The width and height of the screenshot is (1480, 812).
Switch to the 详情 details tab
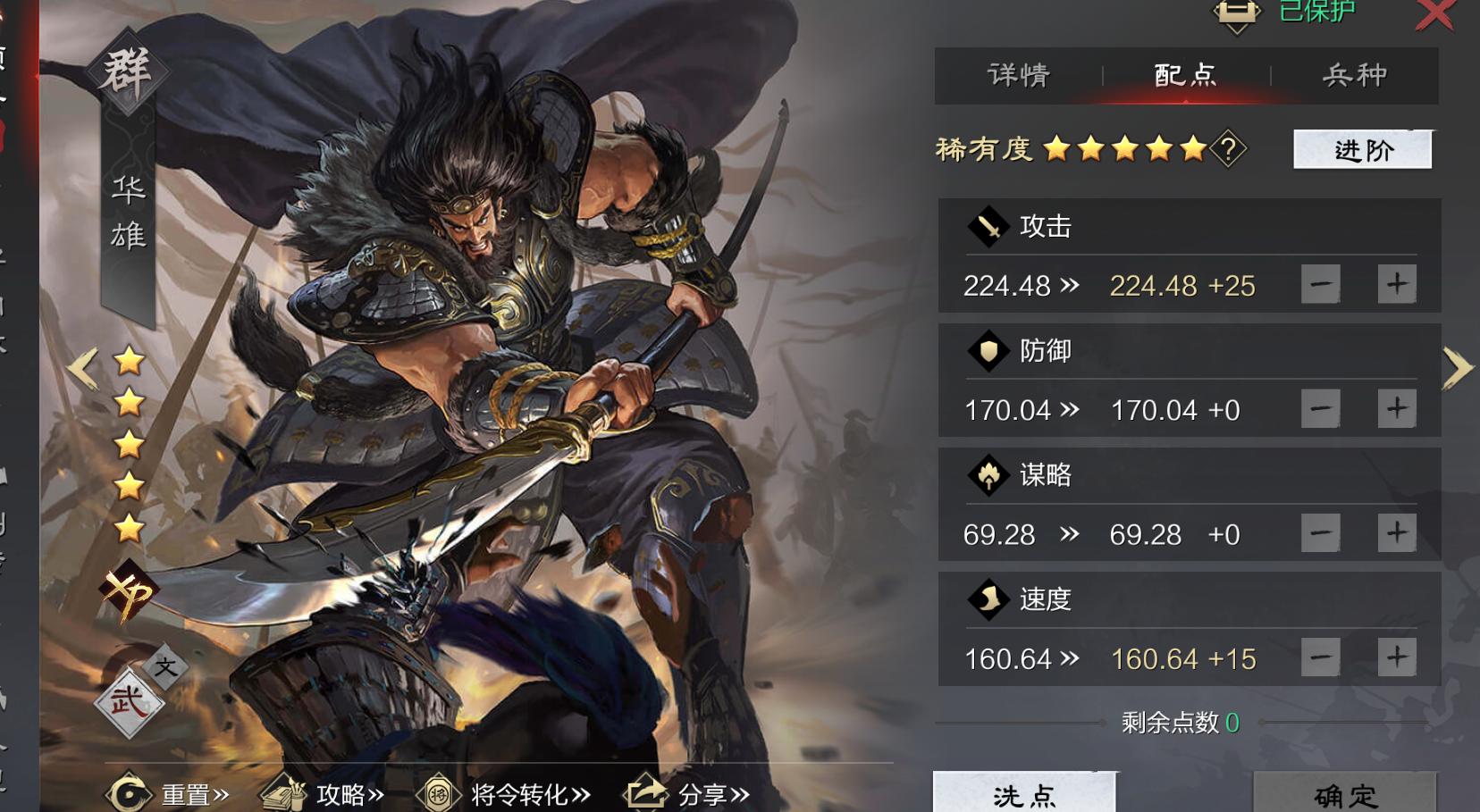[x=1018, y=76]
